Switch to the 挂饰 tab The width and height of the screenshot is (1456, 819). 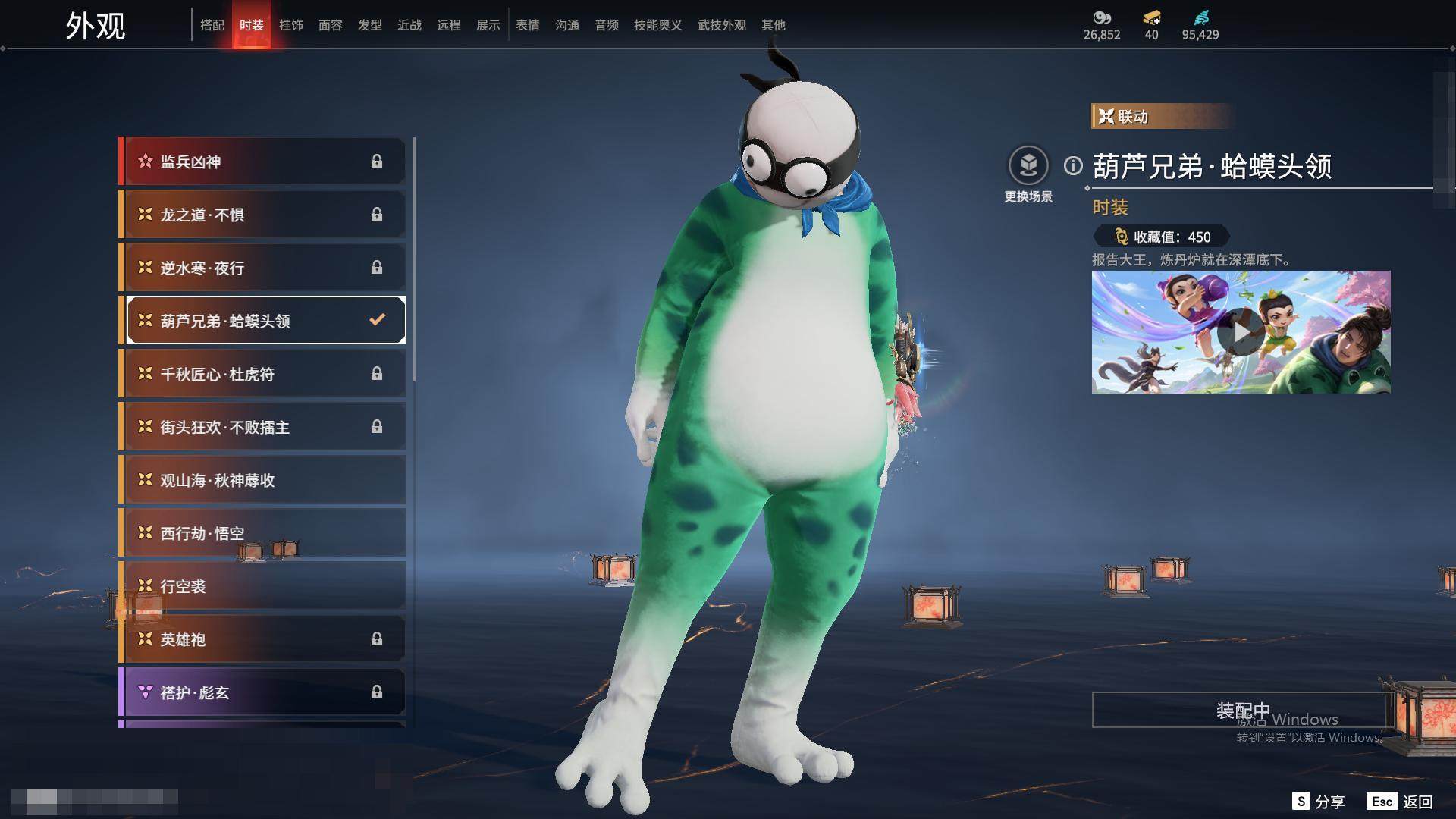point(290,25)
